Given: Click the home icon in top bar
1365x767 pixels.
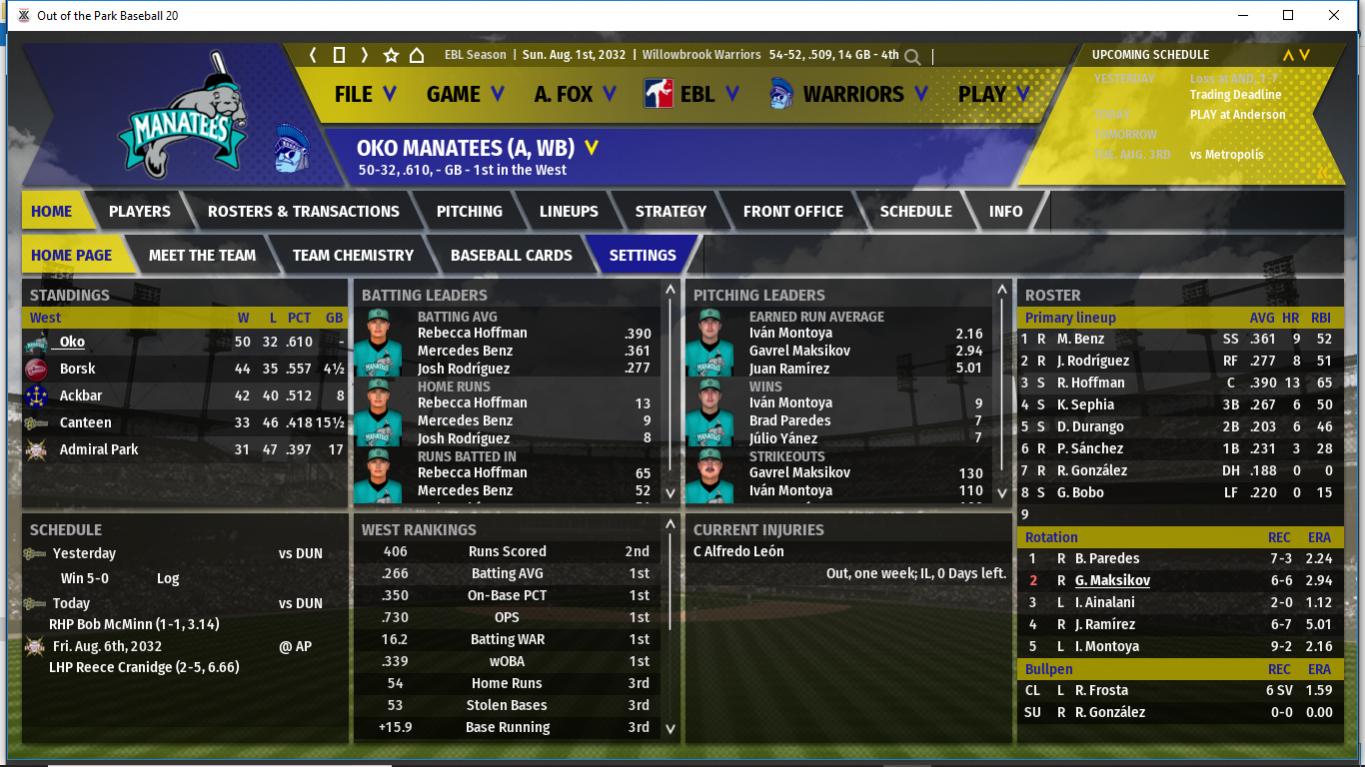Looking at the screenshot, I should pyautogui.click(x=417, y=55).
